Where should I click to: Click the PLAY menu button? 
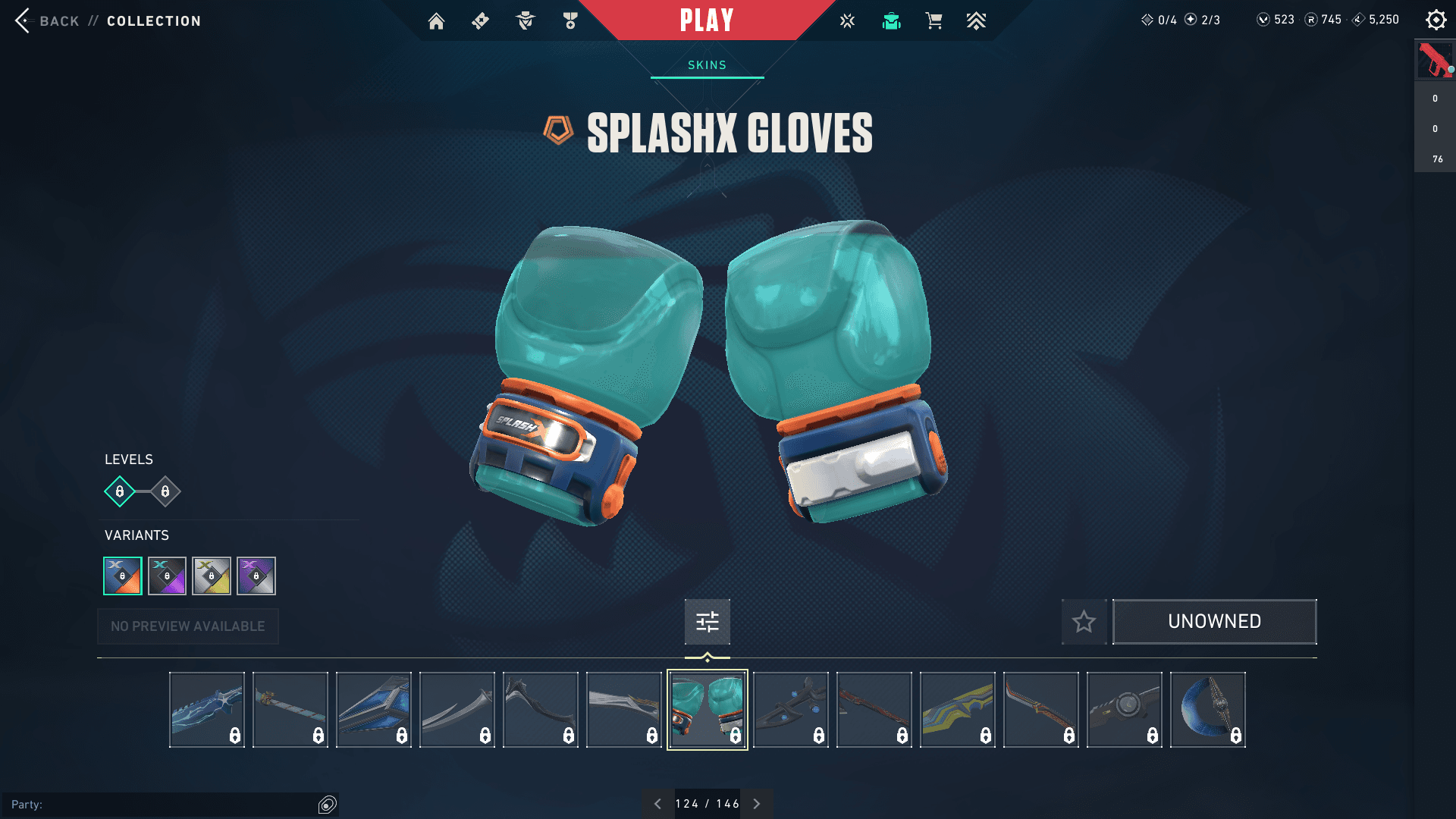coord(706,20)
